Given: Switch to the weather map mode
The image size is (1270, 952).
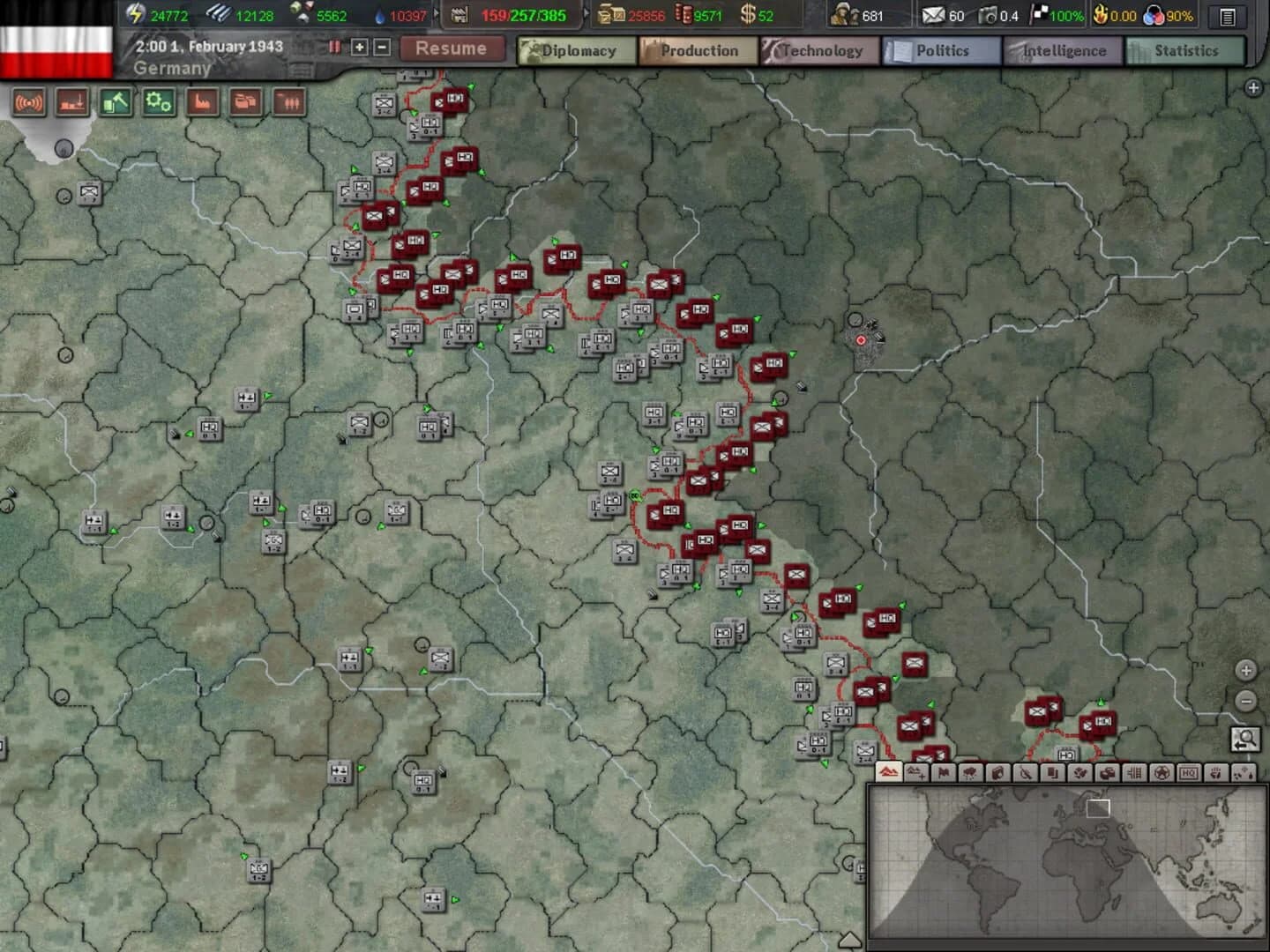Looking at the screenshot, I should [971, 772].
